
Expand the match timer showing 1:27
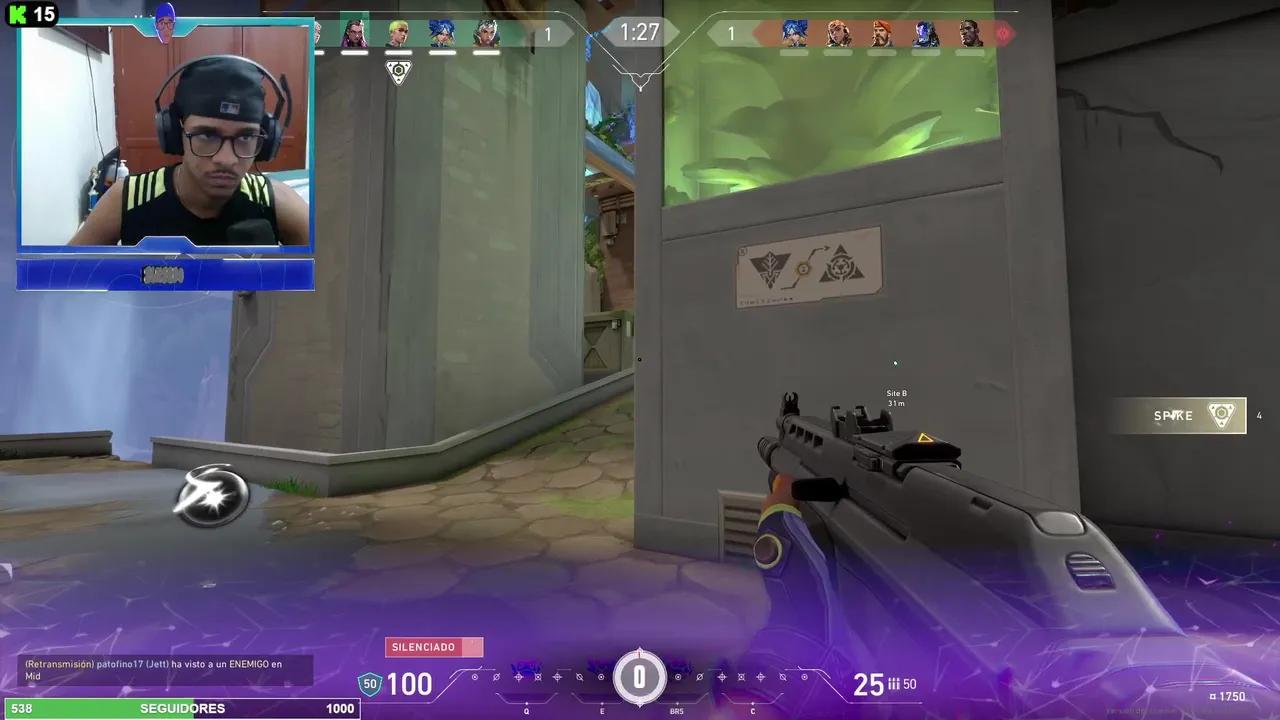[639, 33]
